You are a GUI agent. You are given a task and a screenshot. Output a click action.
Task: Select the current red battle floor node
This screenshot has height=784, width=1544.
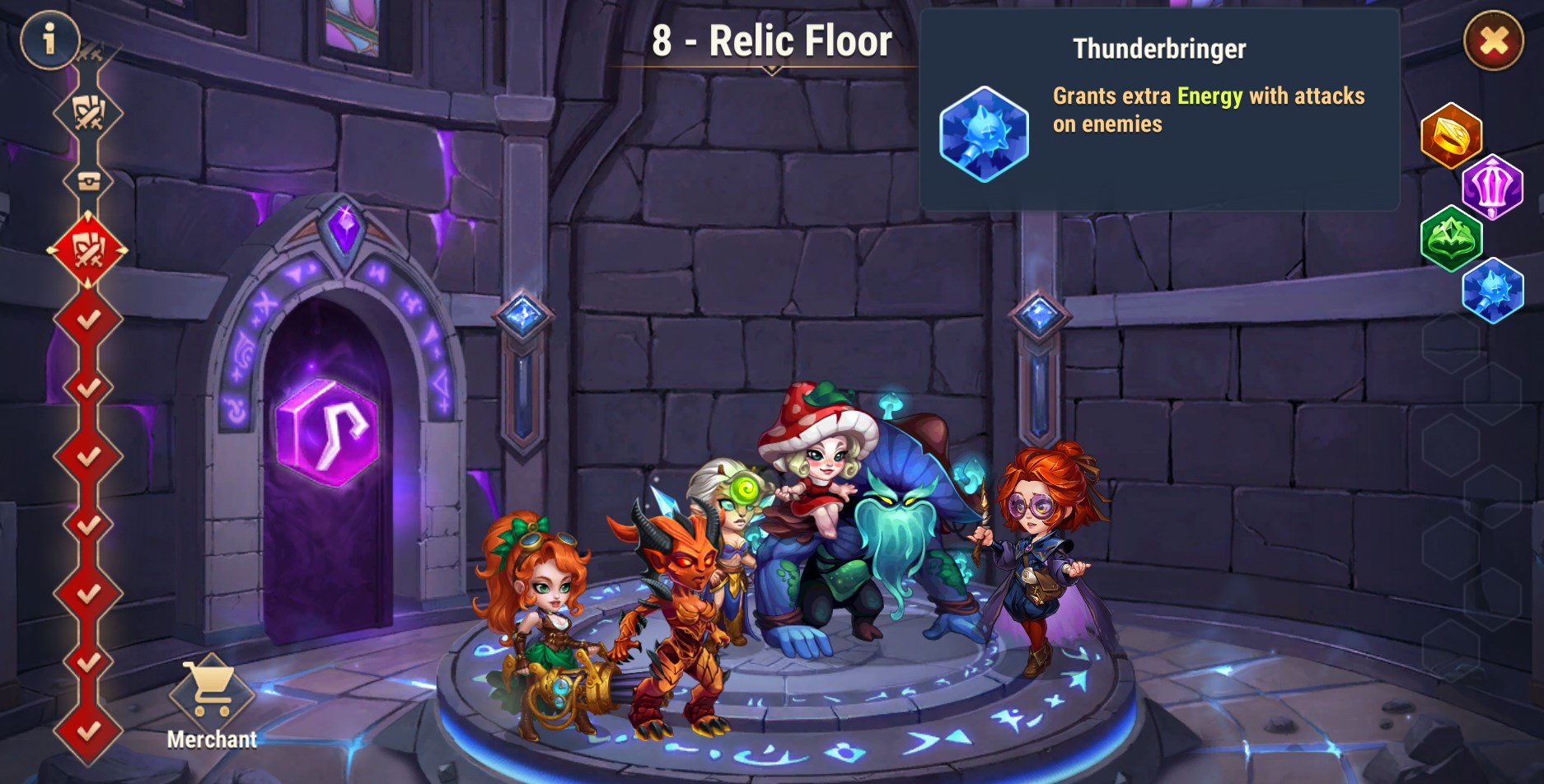click(87, 250)
